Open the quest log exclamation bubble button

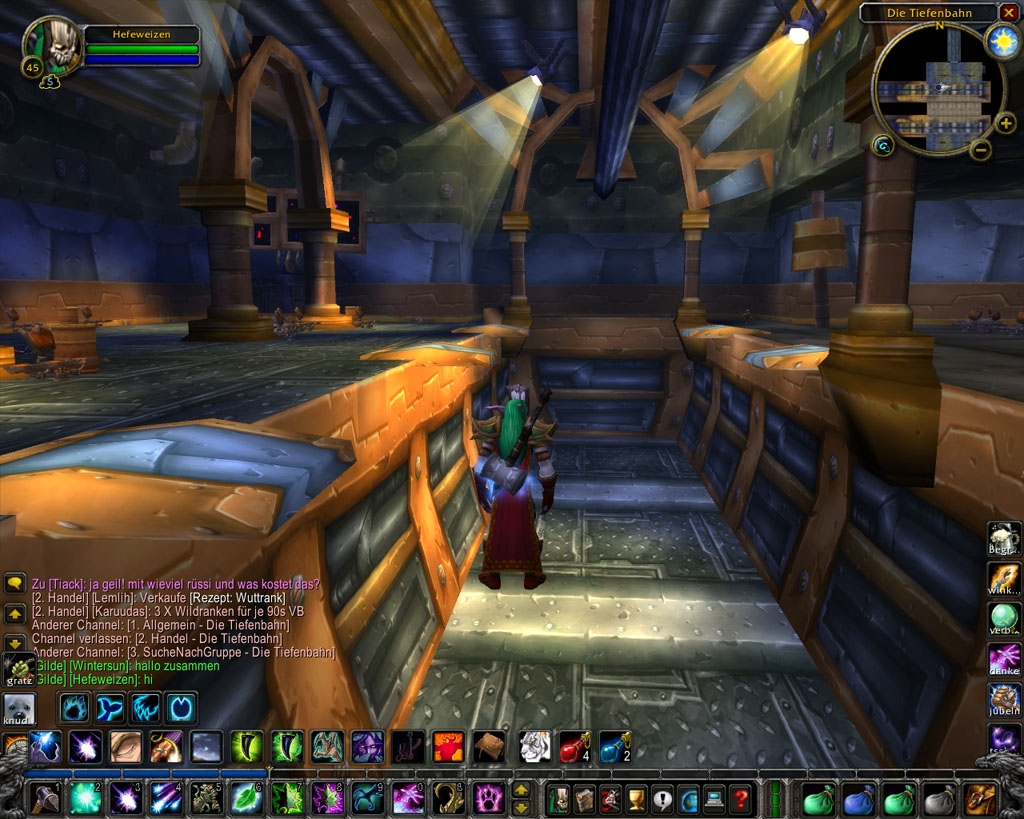pyautogui.click(x=662, y=800)
